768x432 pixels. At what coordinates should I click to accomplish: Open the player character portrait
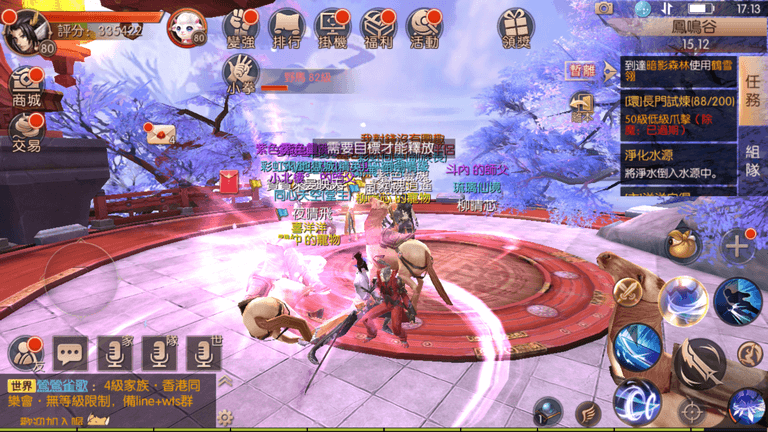(x=22, y=34)
